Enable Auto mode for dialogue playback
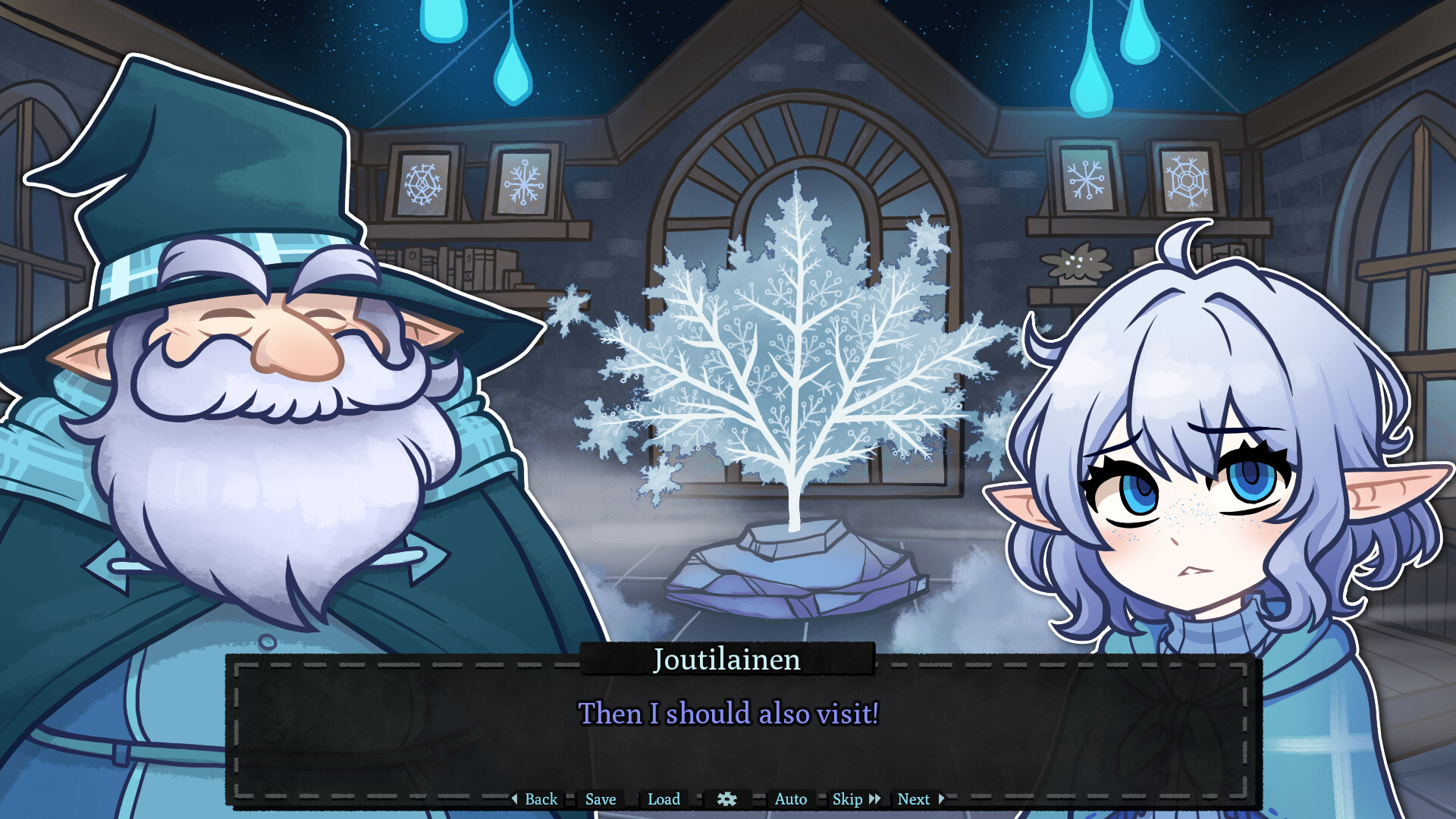The image size is (1456, 819). click(790, 799)
